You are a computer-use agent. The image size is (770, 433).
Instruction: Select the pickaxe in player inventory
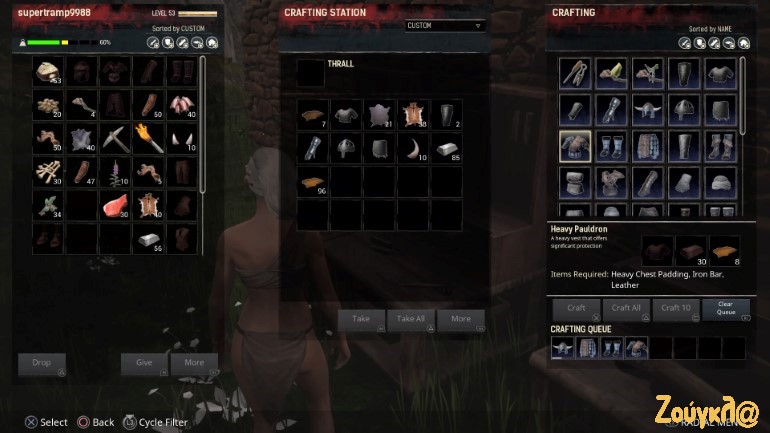[116, 136]
